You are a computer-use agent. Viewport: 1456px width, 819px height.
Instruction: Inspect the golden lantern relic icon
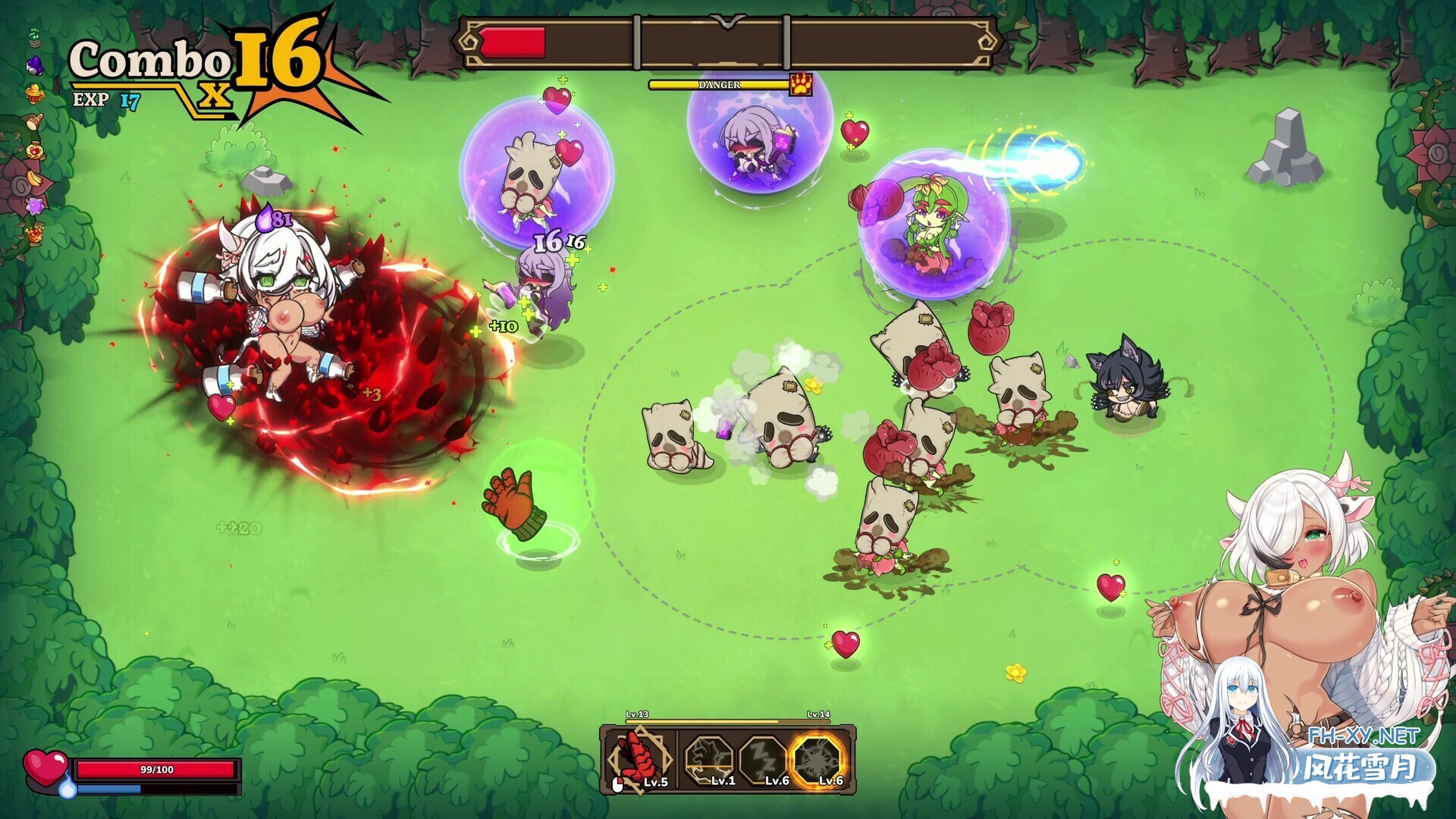coord(34,93)
